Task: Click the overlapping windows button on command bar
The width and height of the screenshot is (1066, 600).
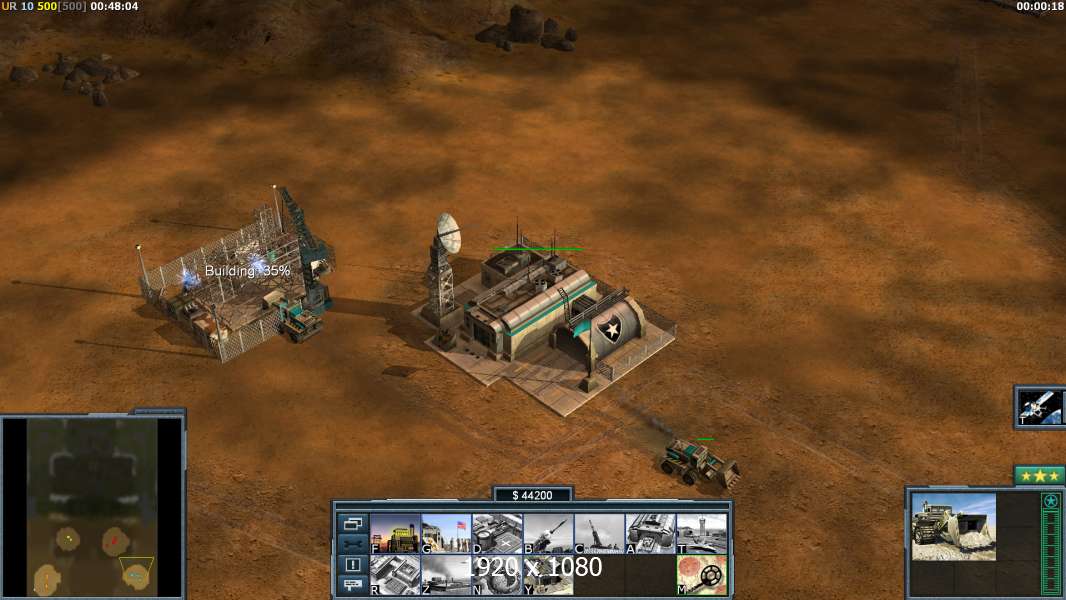Action: point(352,523)
